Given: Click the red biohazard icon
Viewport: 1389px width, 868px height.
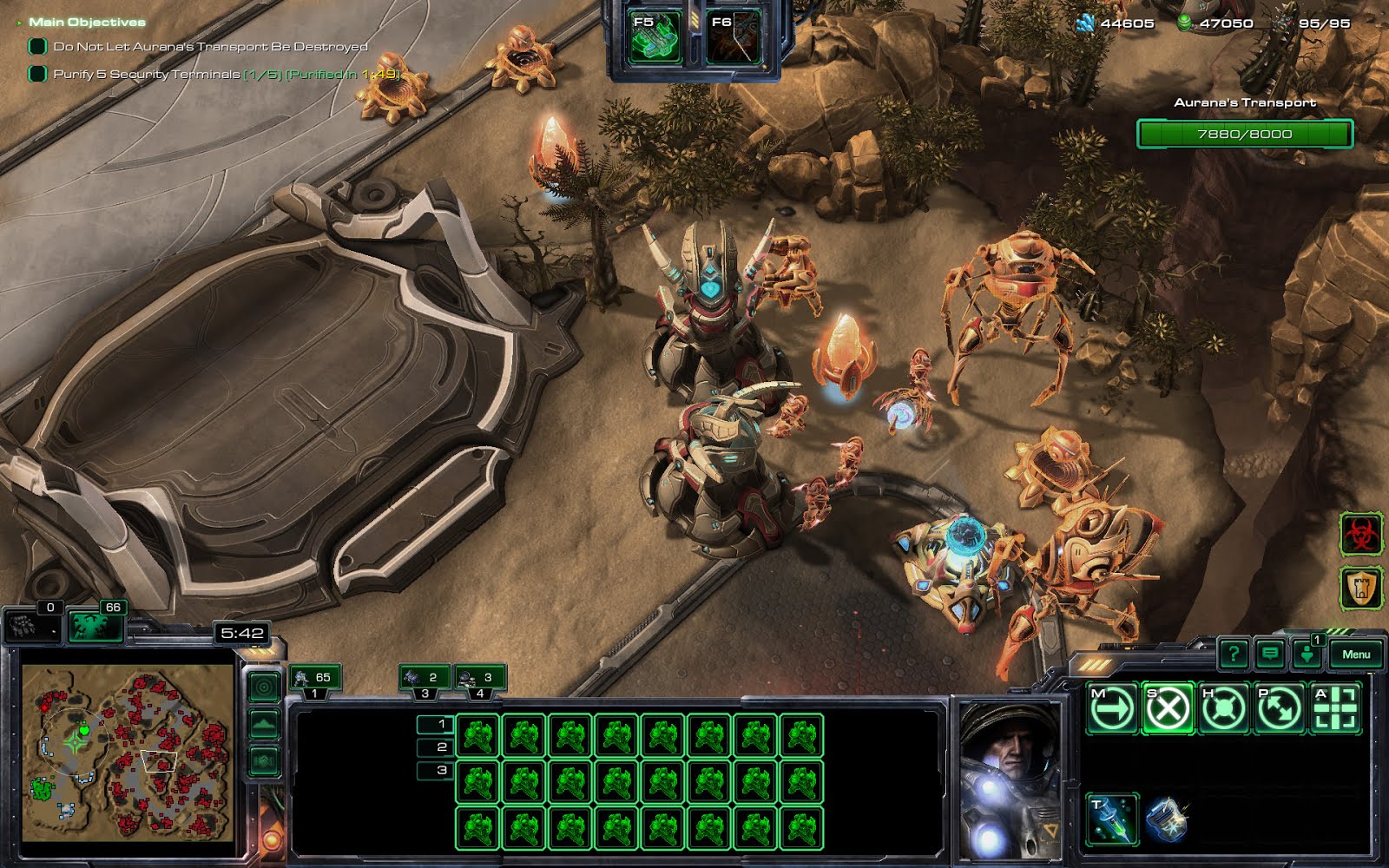Looking at the screenshot, I should (x=1360, y=535).
